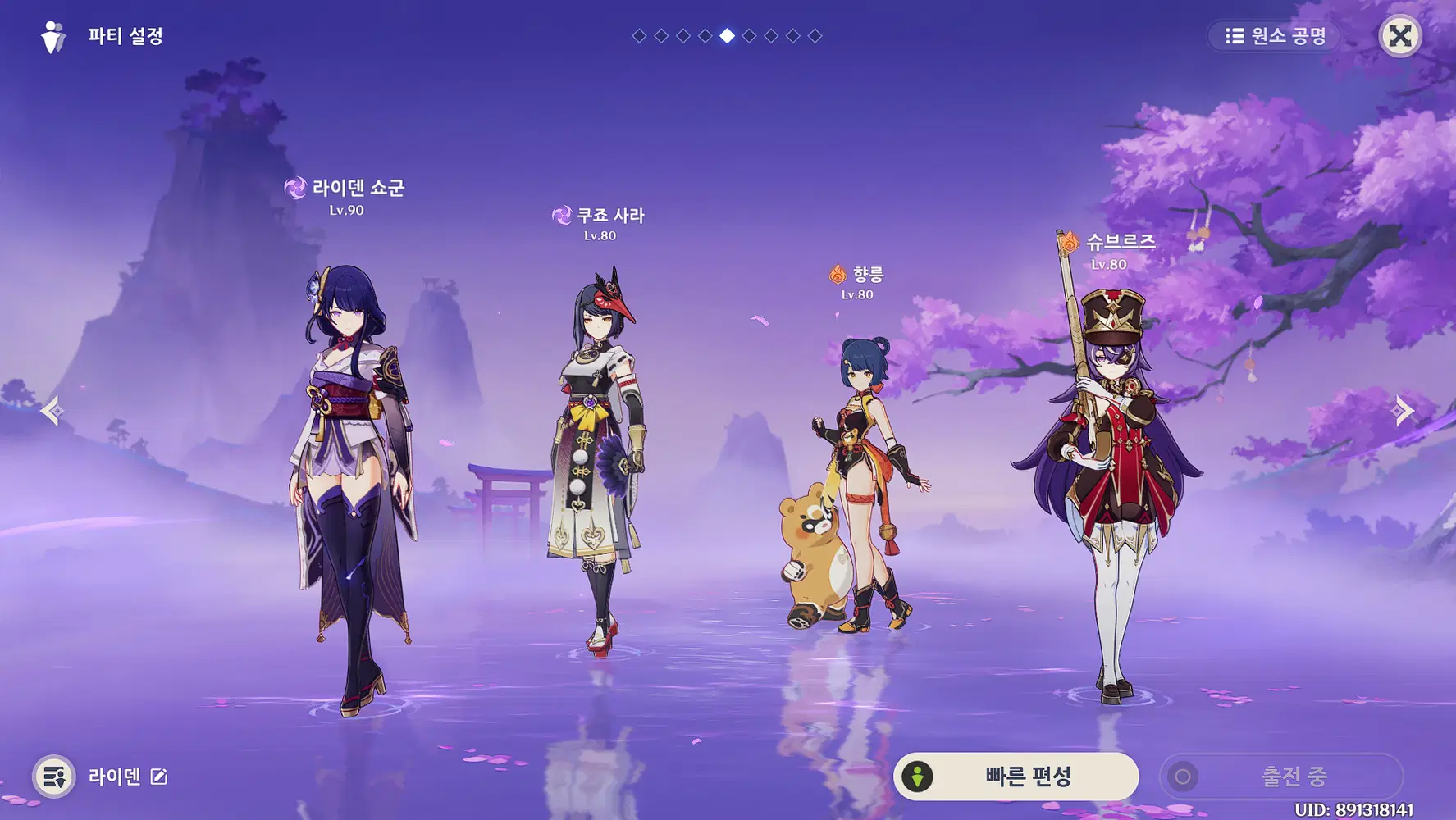Image resolution: width=1456 pixels, height=820 pixels.
Task: Jump to the first party page dot
Action: [639, 36]
